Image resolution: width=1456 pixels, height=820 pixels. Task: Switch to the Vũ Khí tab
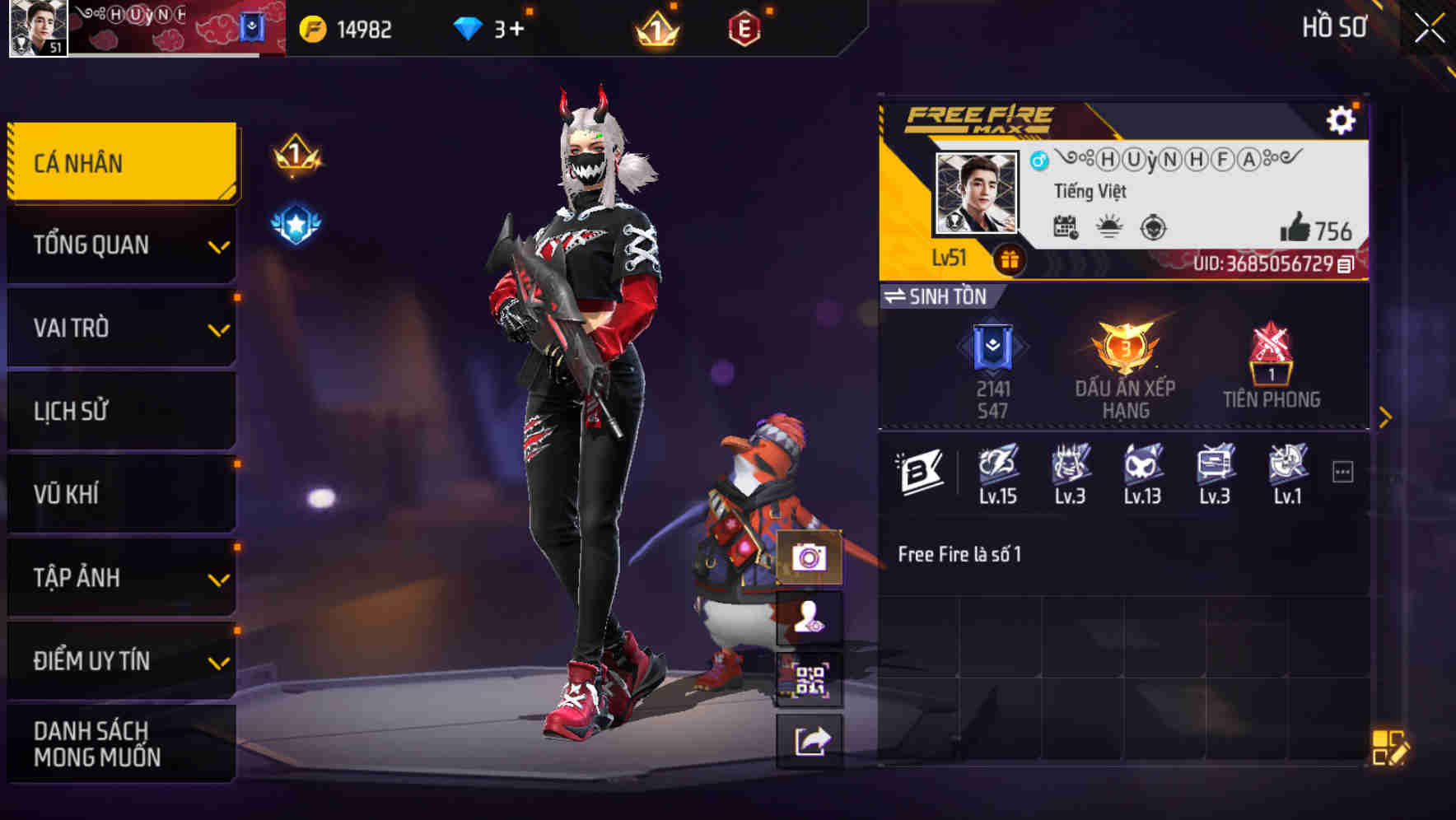click(x=119, y=494)
